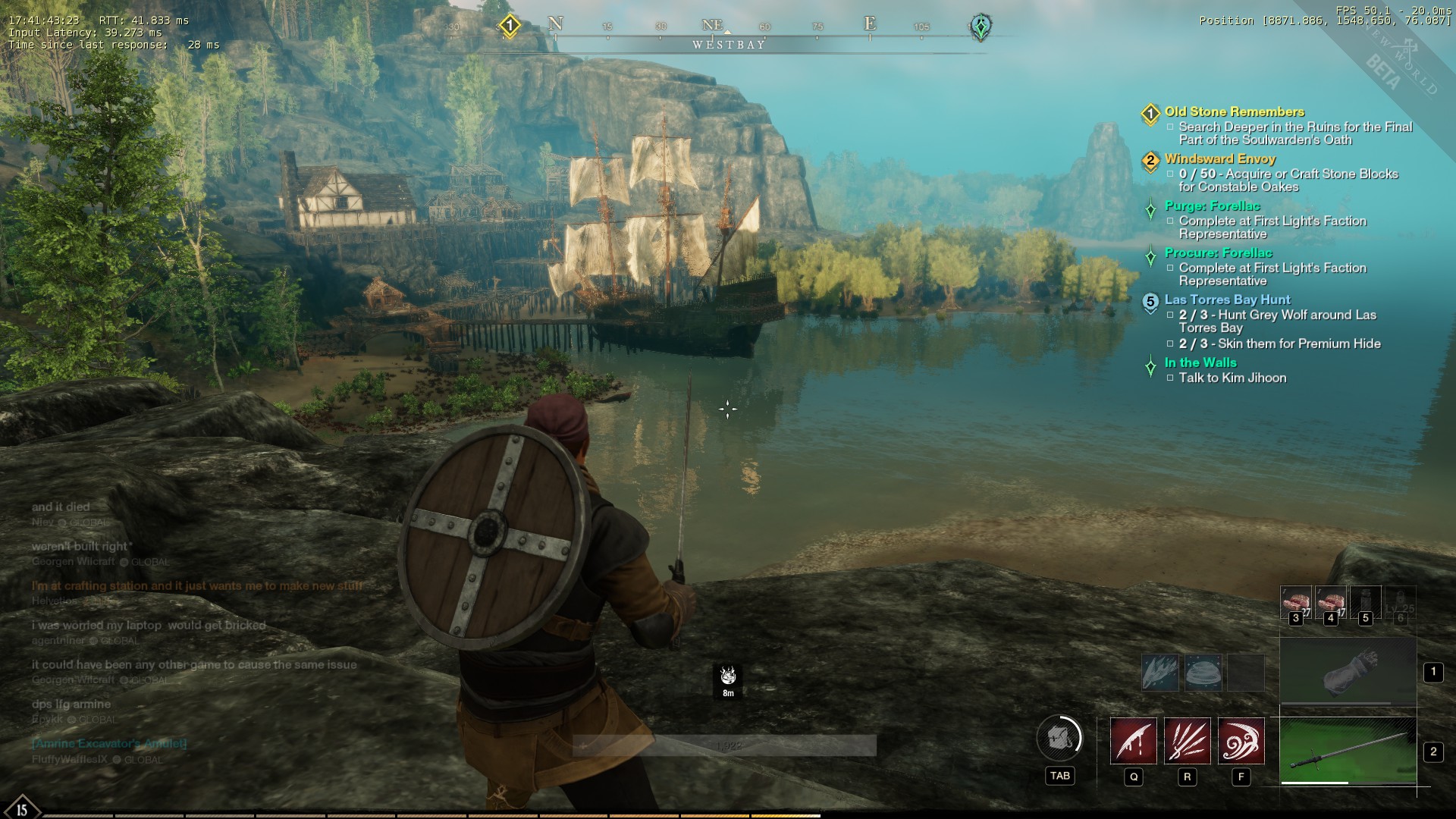Activate the bleeding slash ability
1456x819 pixels.
click(1134, 741)
